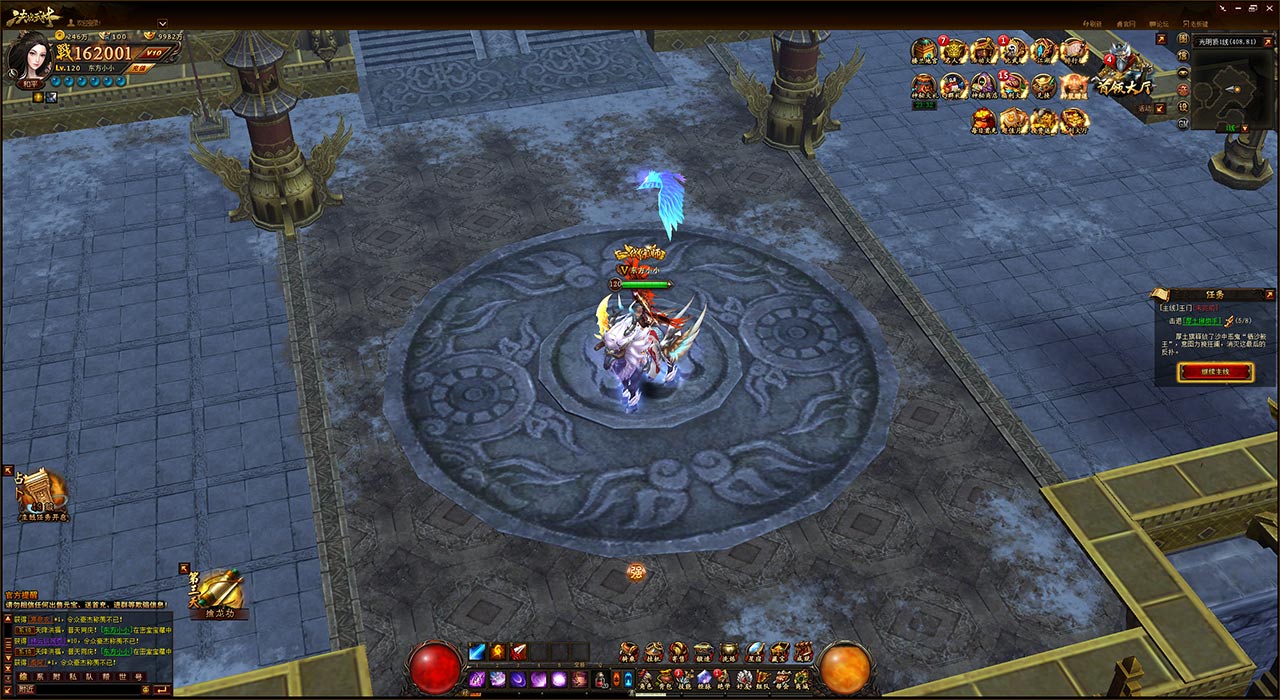Click the red 继续主线 quest button
This screenshot has height=700, width=1280.
(x=1215, y=372)
